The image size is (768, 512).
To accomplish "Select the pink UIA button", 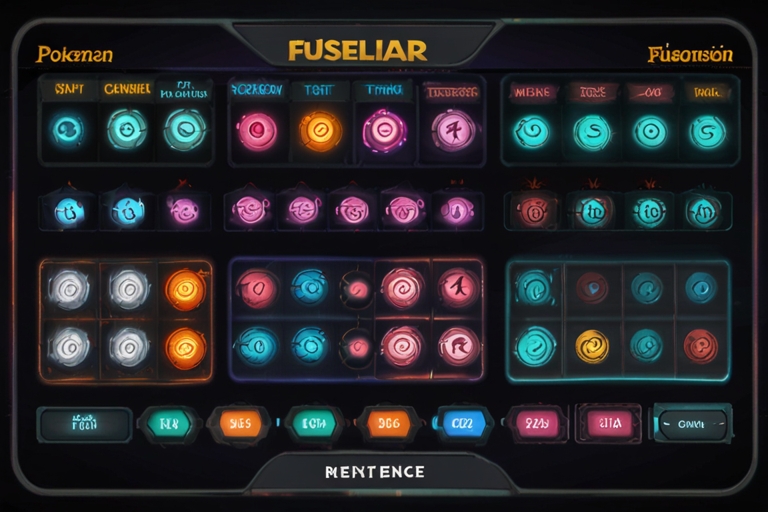I will [610, 423].
